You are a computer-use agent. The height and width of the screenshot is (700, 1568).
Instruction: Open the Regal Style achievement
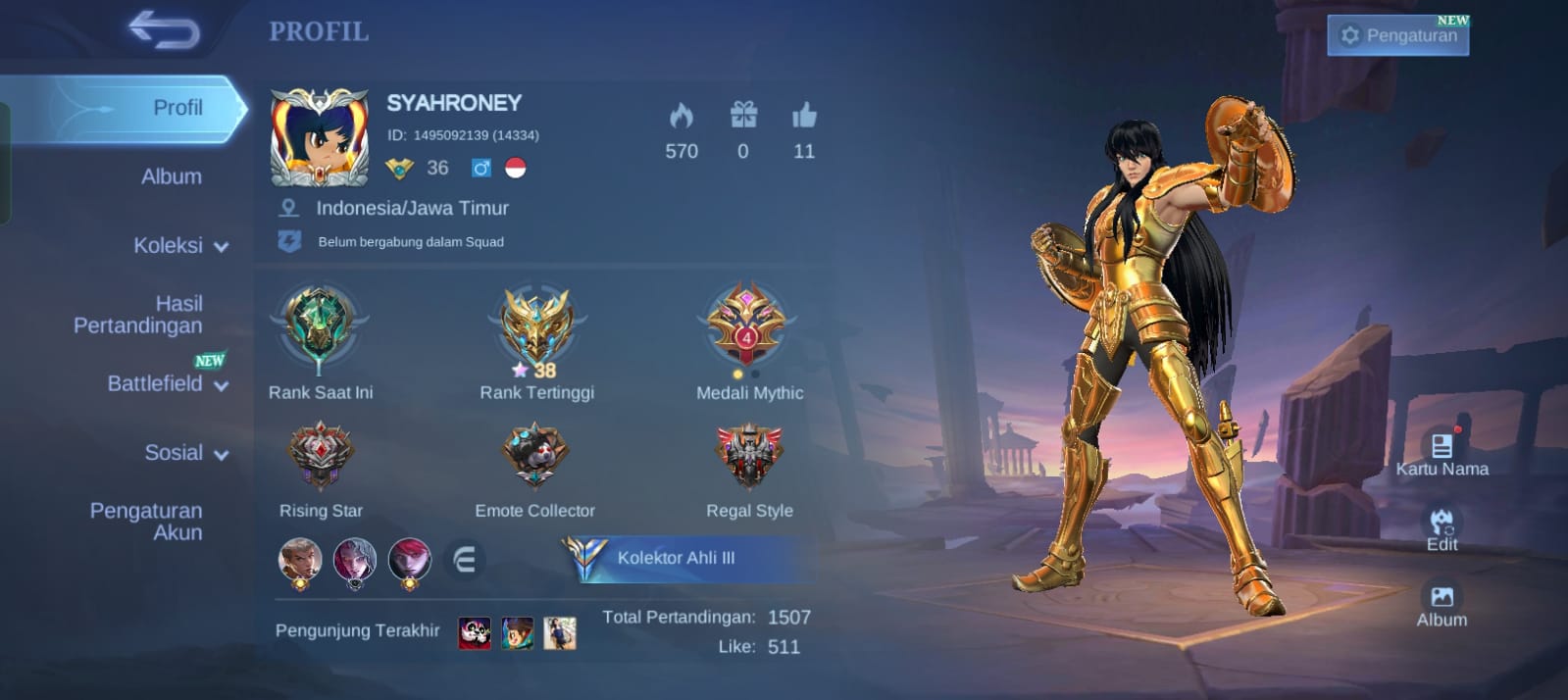749,456
